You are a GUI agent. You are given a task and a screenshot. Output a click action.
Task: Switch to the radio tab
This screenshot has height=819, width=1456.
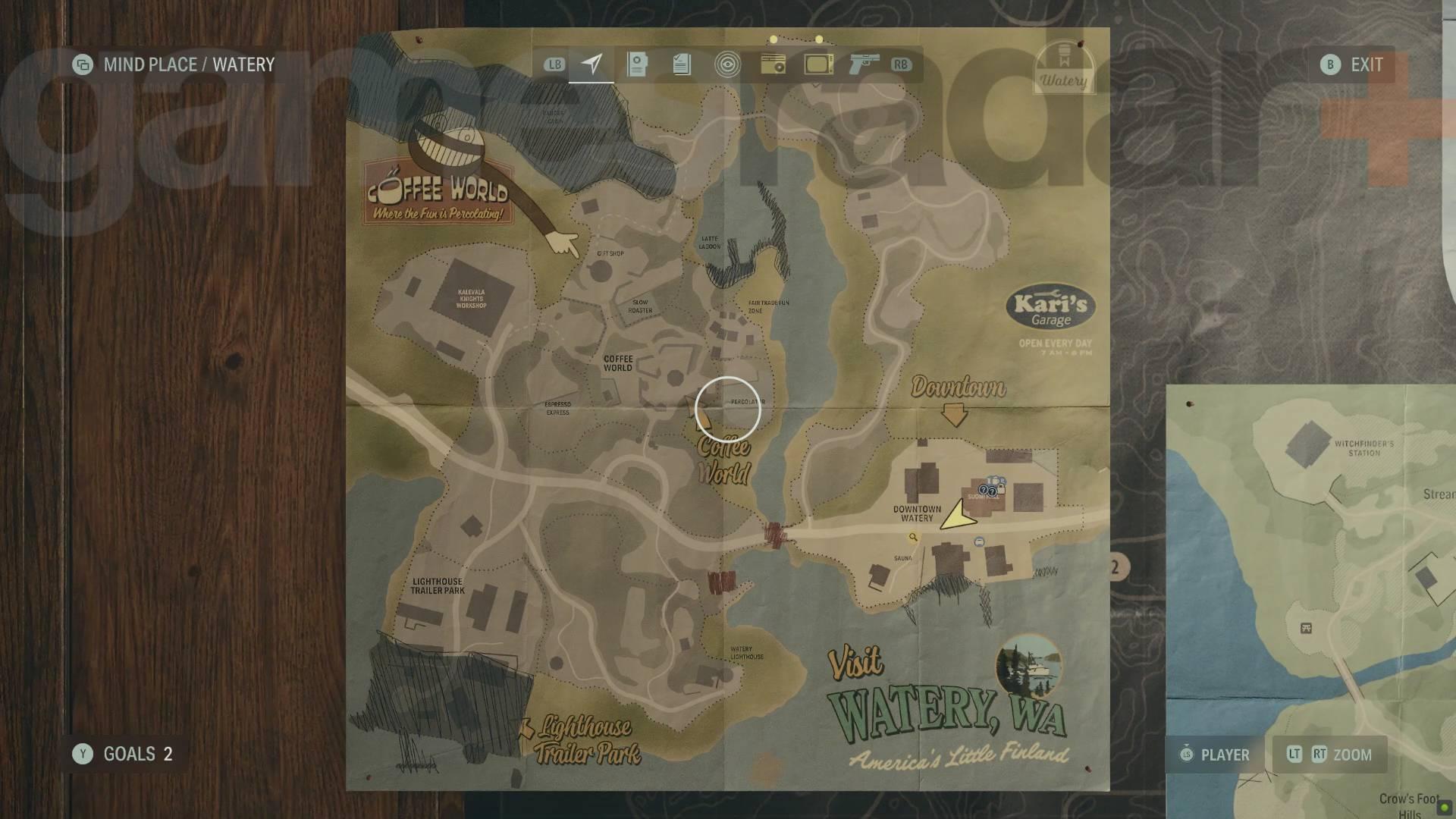tap(773, 64)
